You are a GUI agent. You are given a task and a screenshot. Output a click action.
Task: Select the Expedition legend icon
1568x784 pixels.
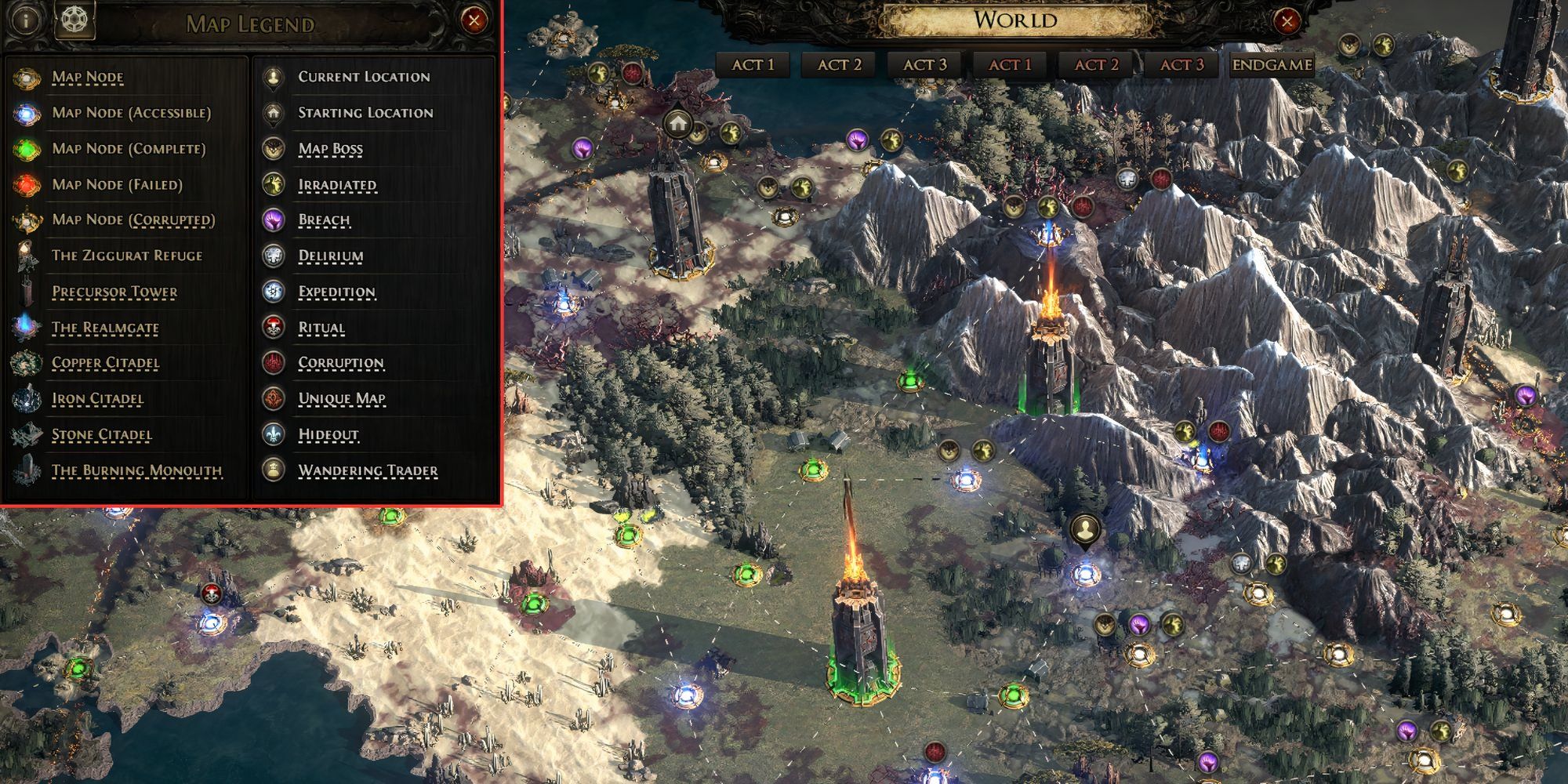(273, 291)
